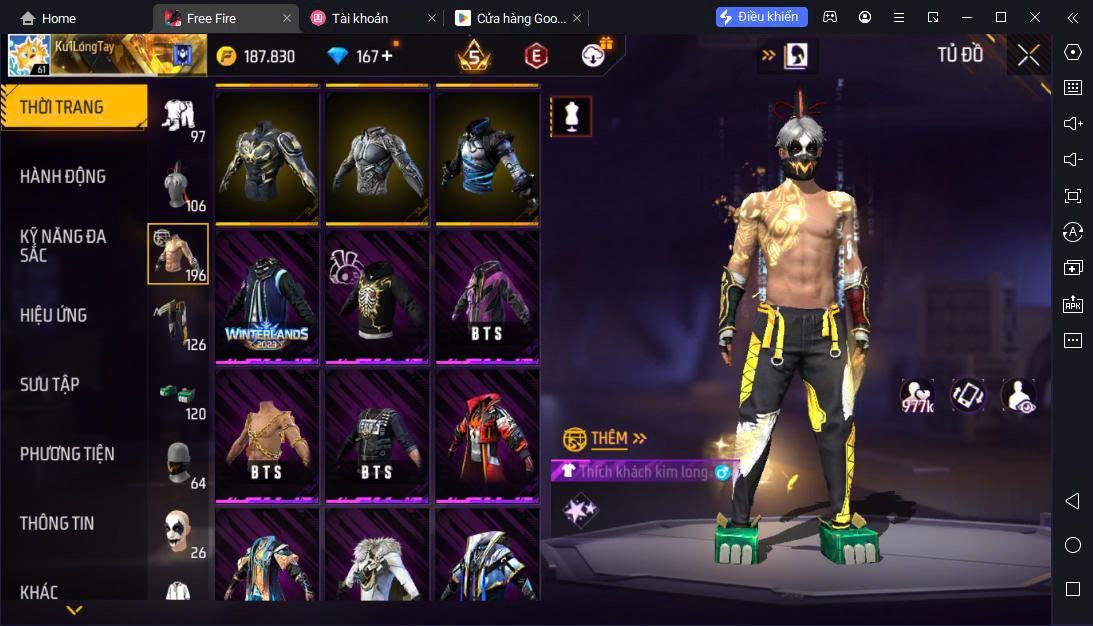1093x626 pixels.
Task: Choose the black skeleton rabbit hoodie
Action: click(x=377, y=297)
